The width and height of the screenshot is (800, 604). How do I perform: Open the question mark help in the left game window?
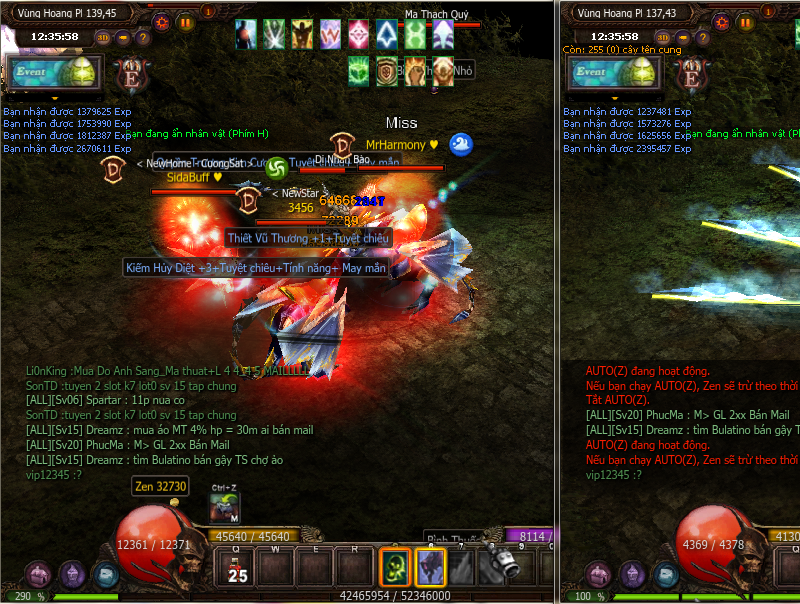143,38
